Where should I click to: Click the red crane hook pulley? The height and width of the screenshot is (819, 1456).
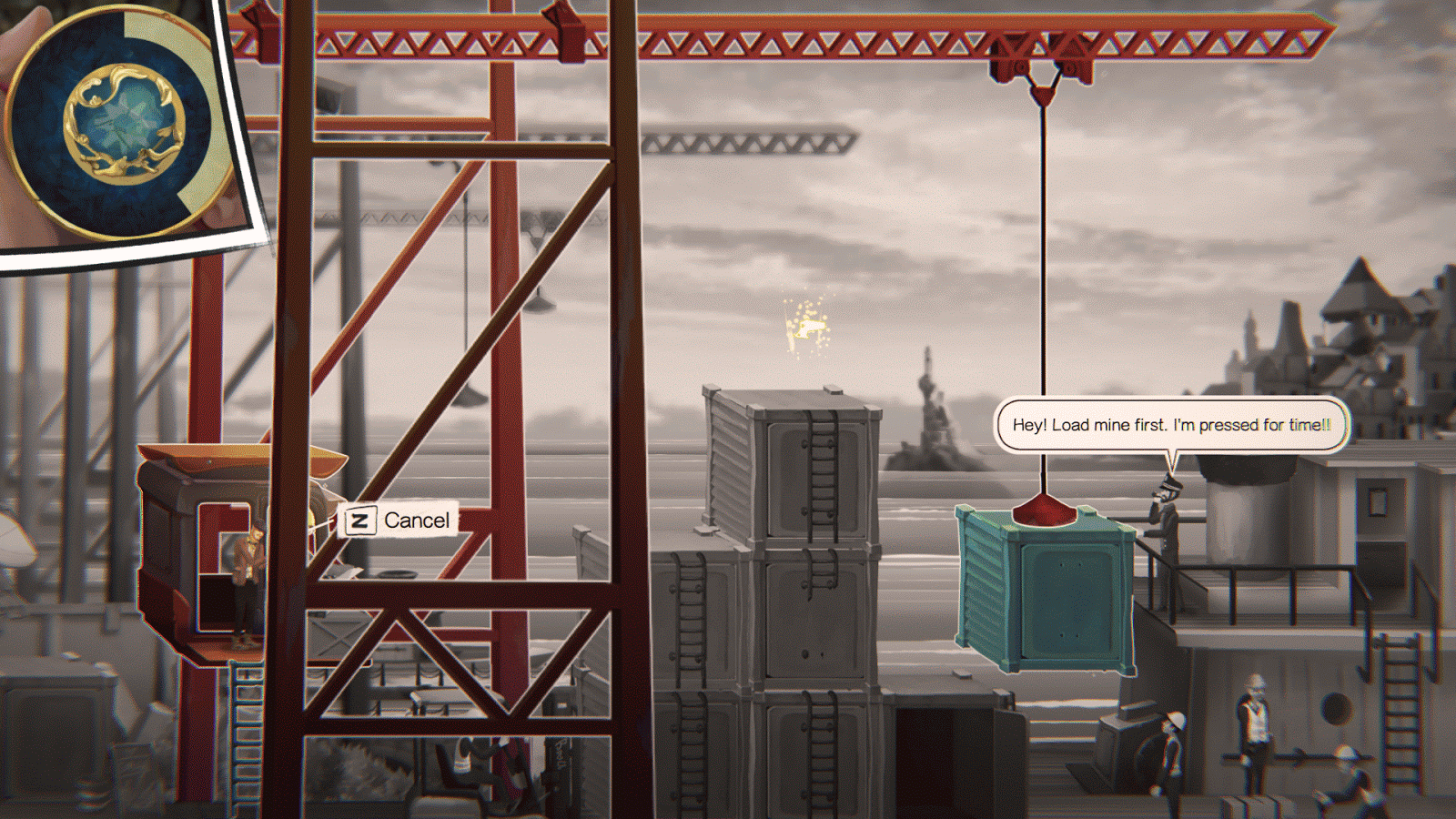(1040, 68)
